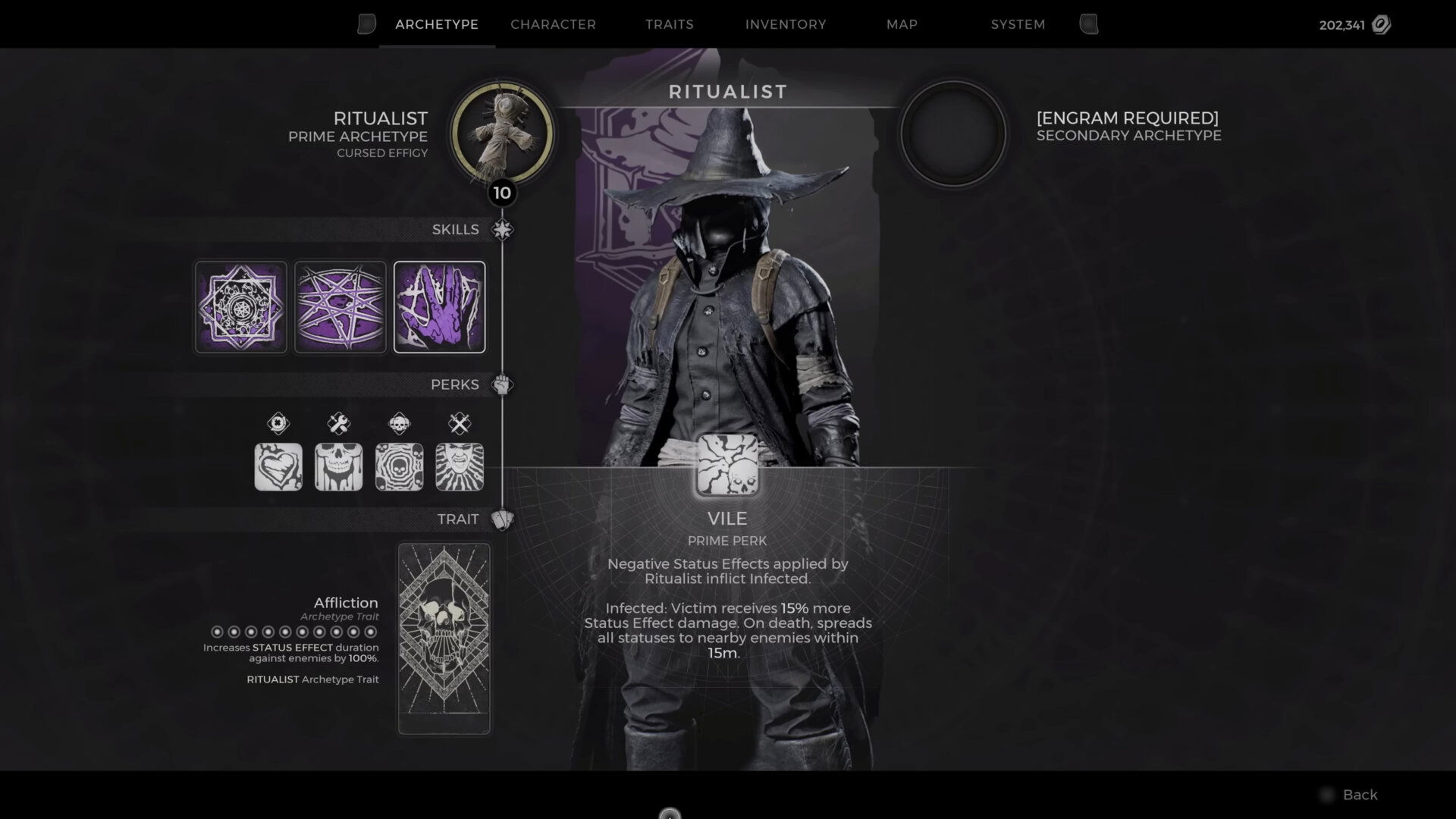Select the ENGRAM REQUIRED secondary archetype slot
1456x819 pixels.
[952, 132]
